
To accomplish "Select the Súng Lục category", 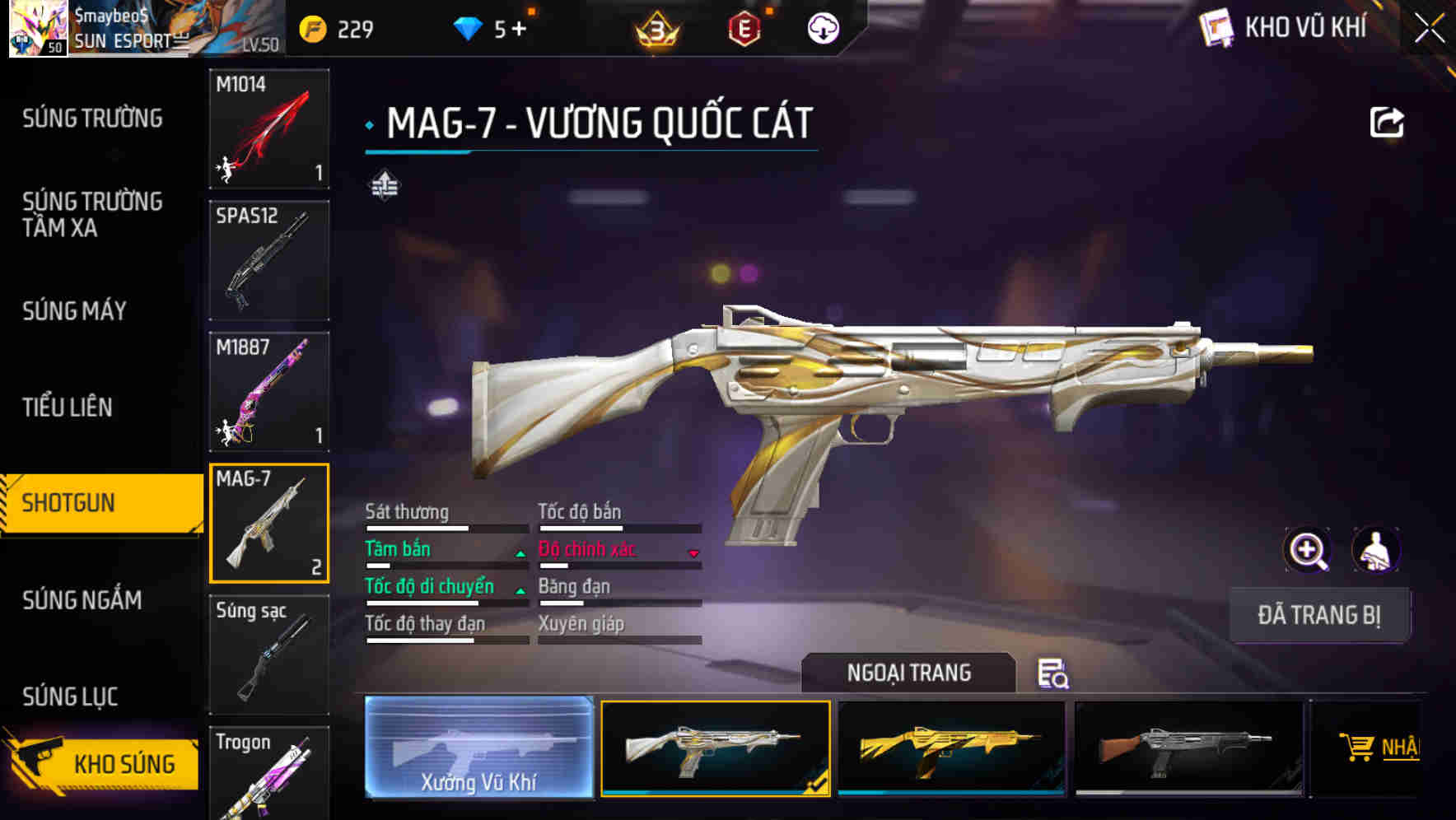I will 70,697.
